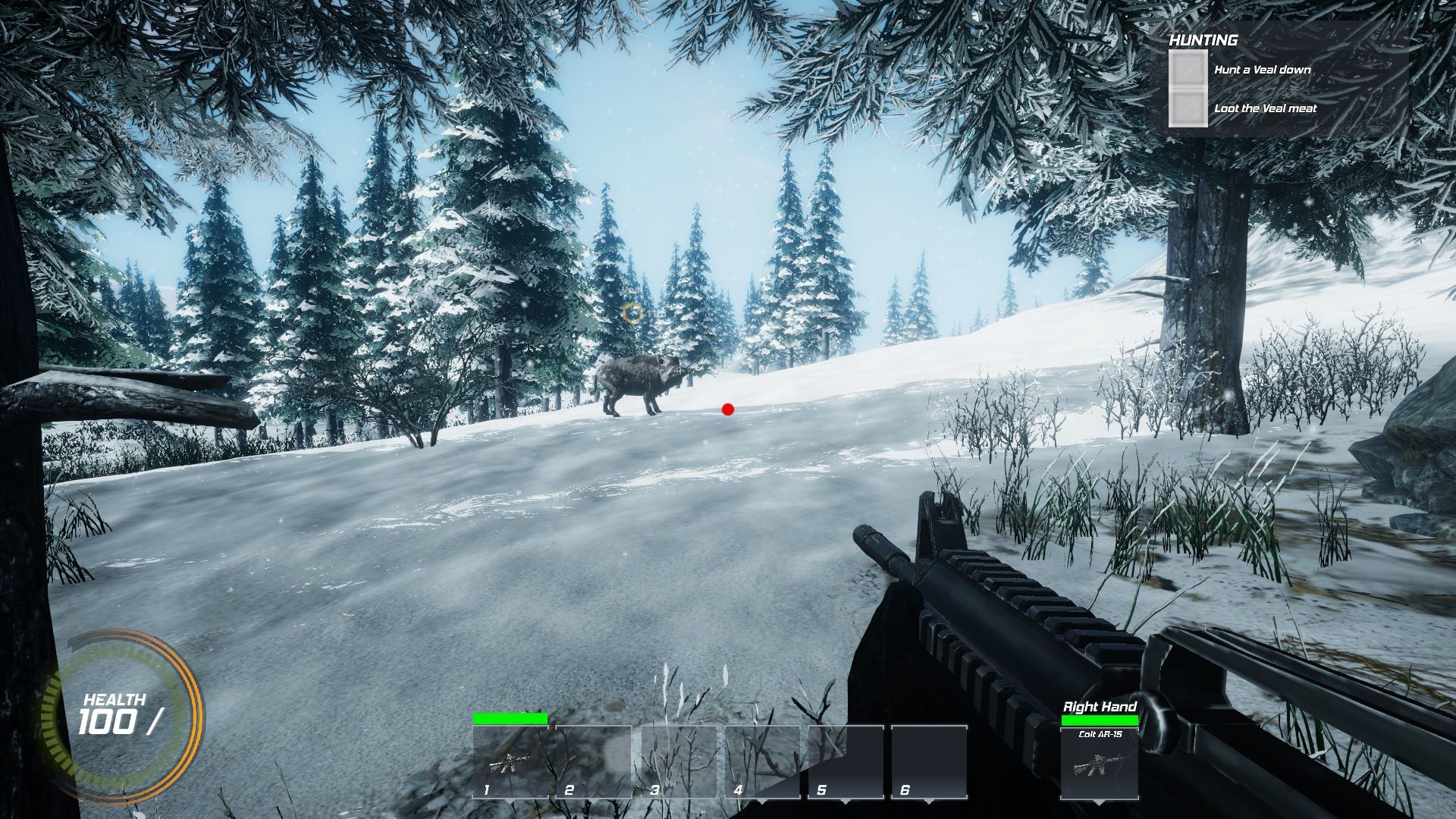Click the green durability bar above slot 1
Viewport: 1456px width, 819px height.
click(x=512, y=719)
